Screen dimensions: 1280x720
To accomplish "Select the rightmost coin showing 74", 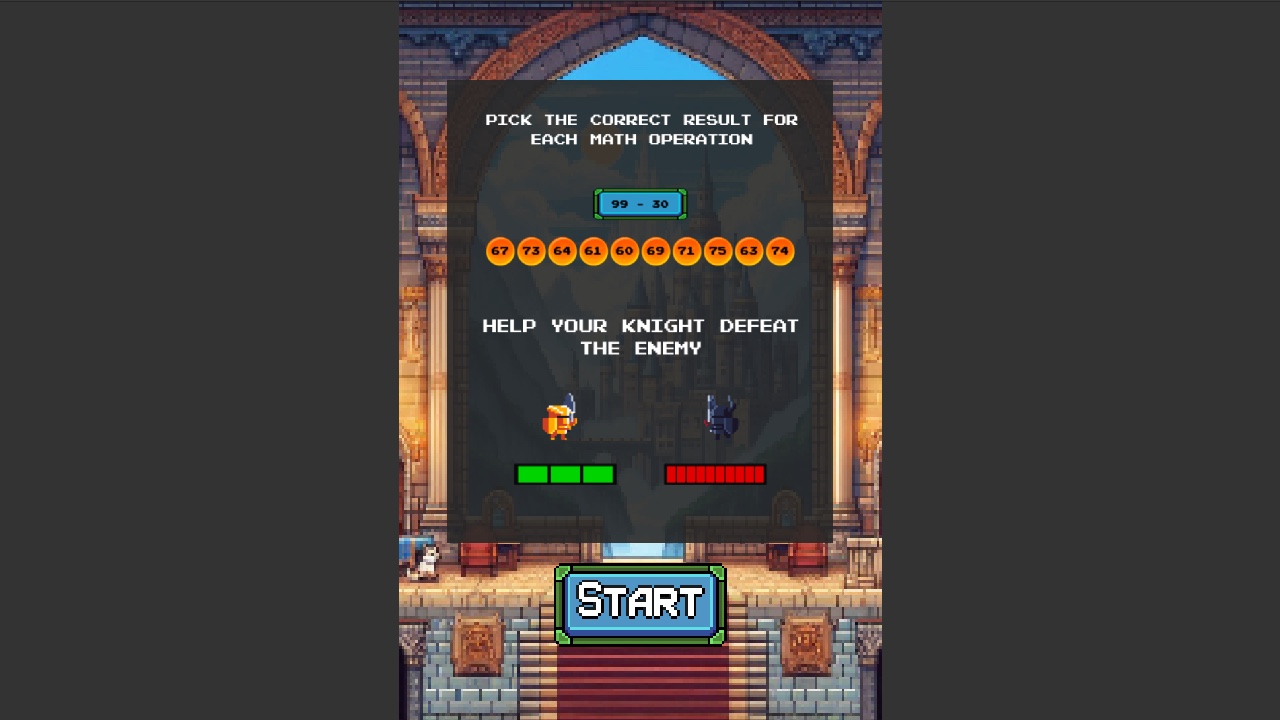I will tap(780, 251).
